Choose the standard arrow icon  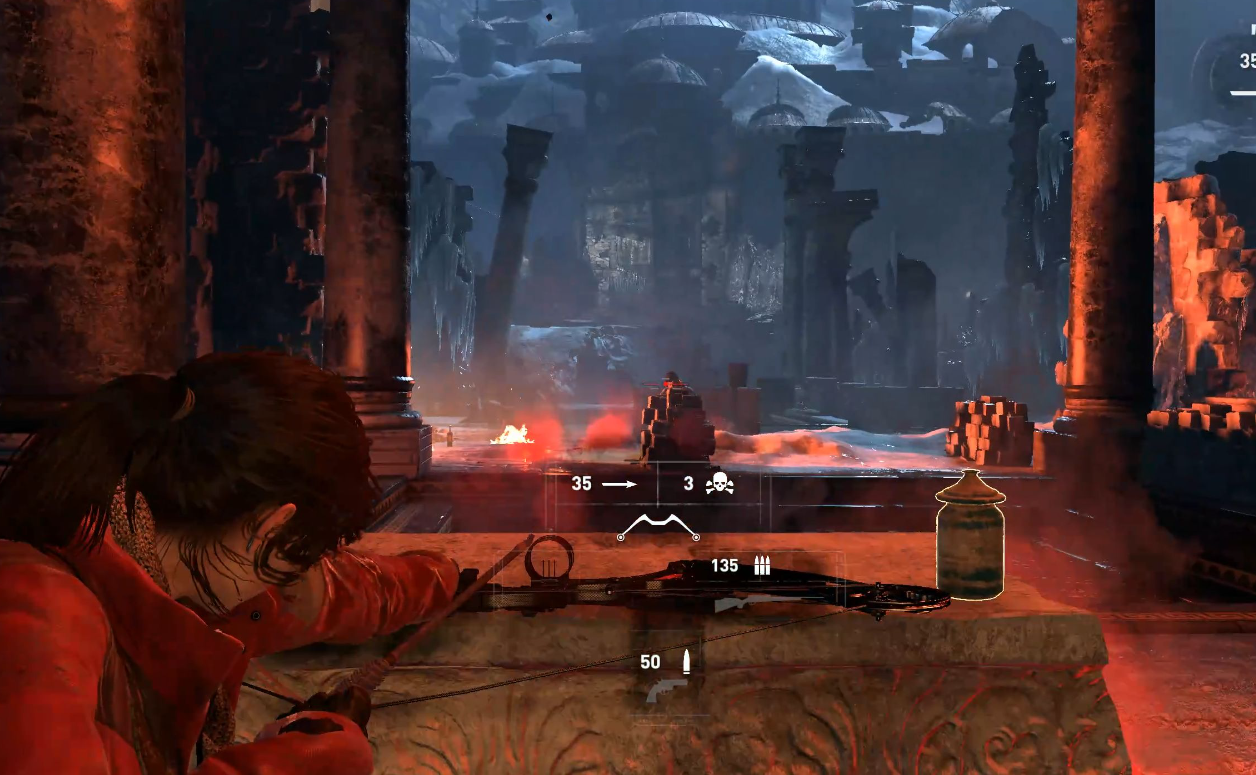619,484
